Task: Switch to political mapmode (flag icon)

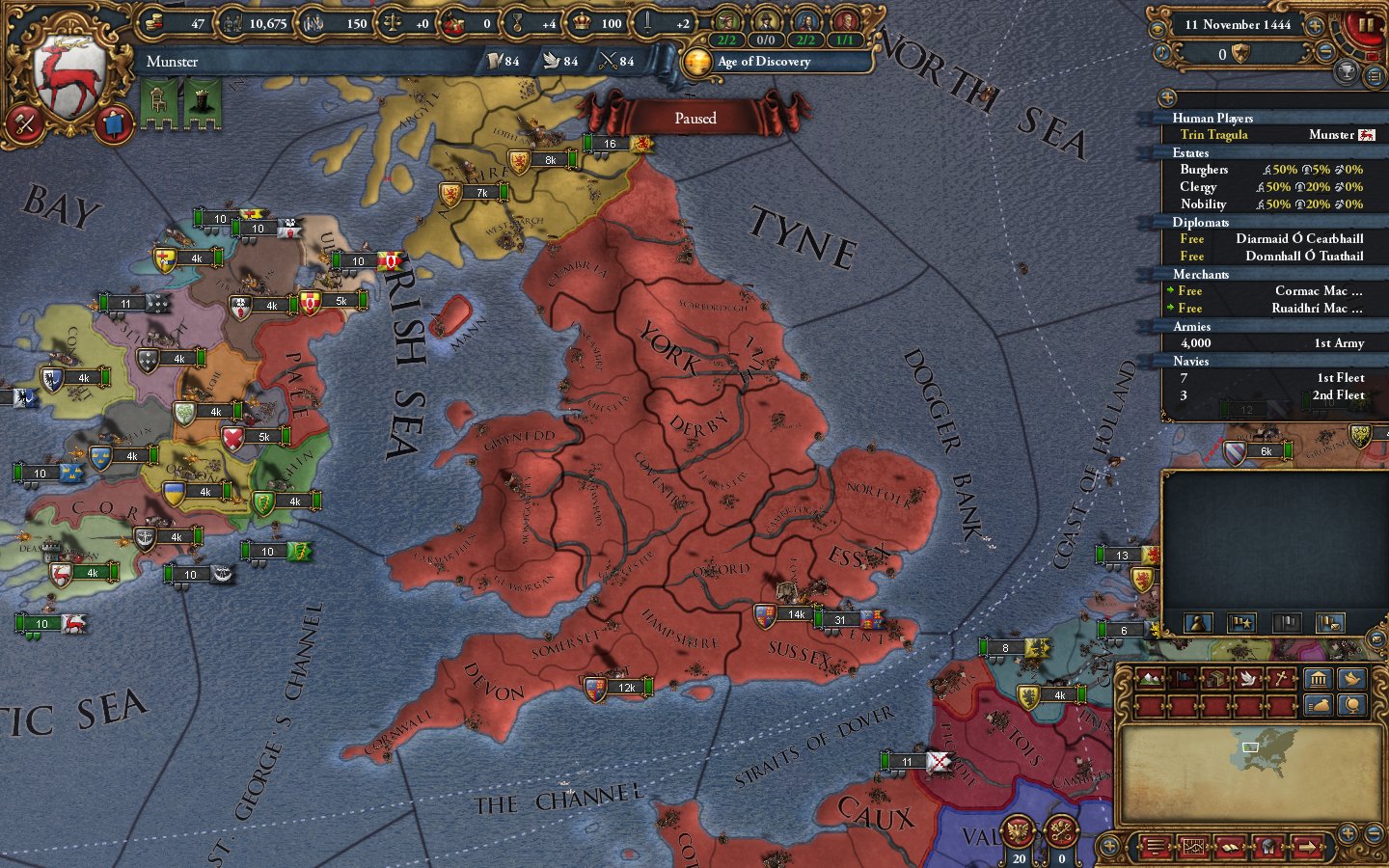Action: click(1183, 678)
